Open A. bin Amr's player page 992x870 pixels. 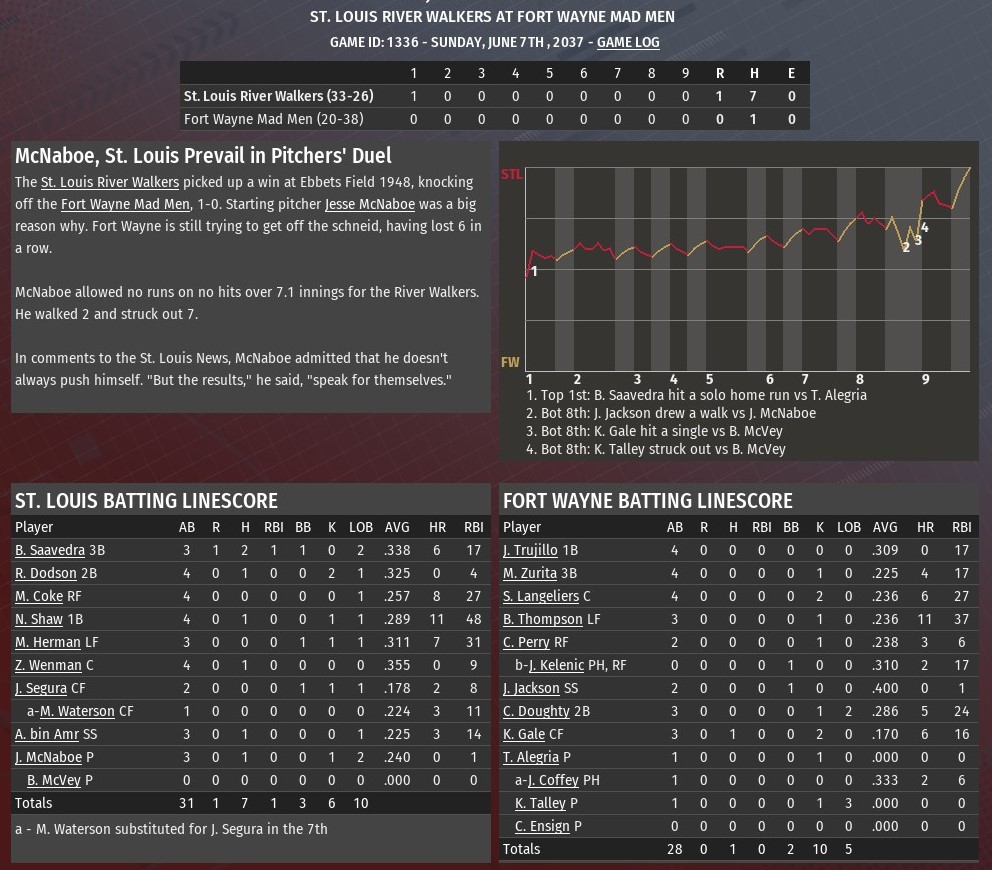point(48,734)
